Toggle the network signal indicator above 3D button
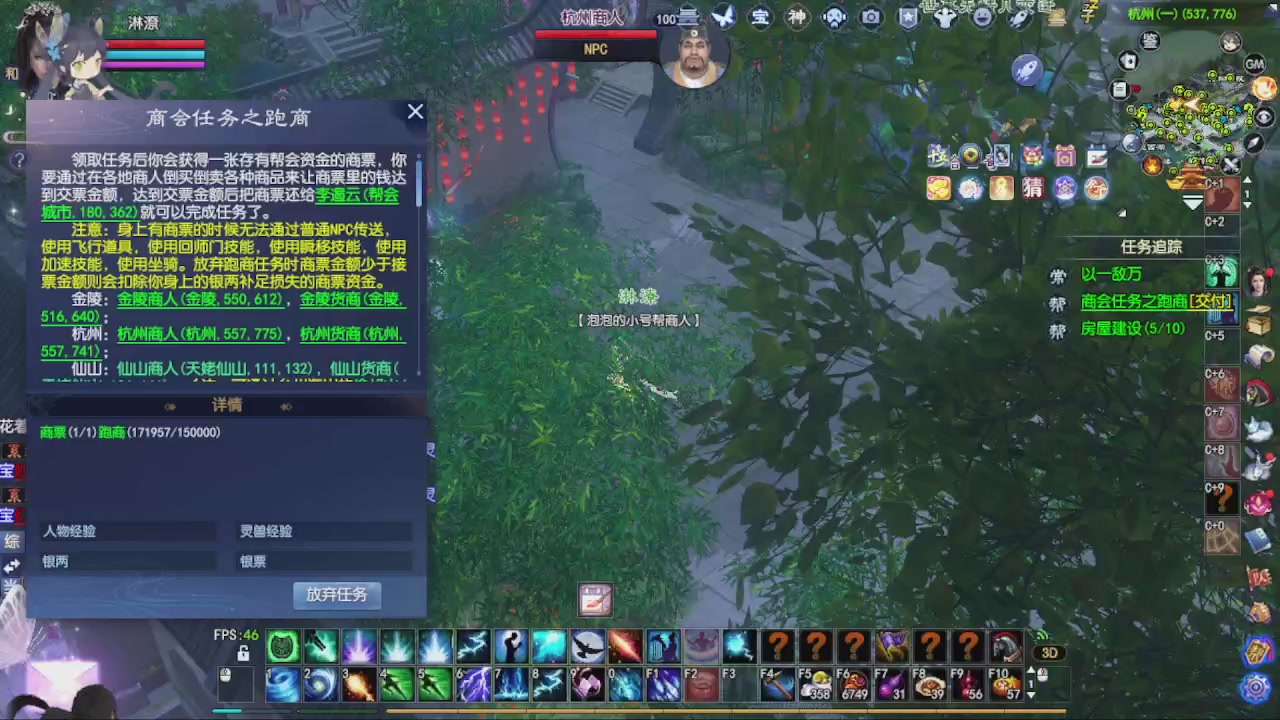Image resolution: width=1280 pixels, height=720 pixels. [1042, 636]
